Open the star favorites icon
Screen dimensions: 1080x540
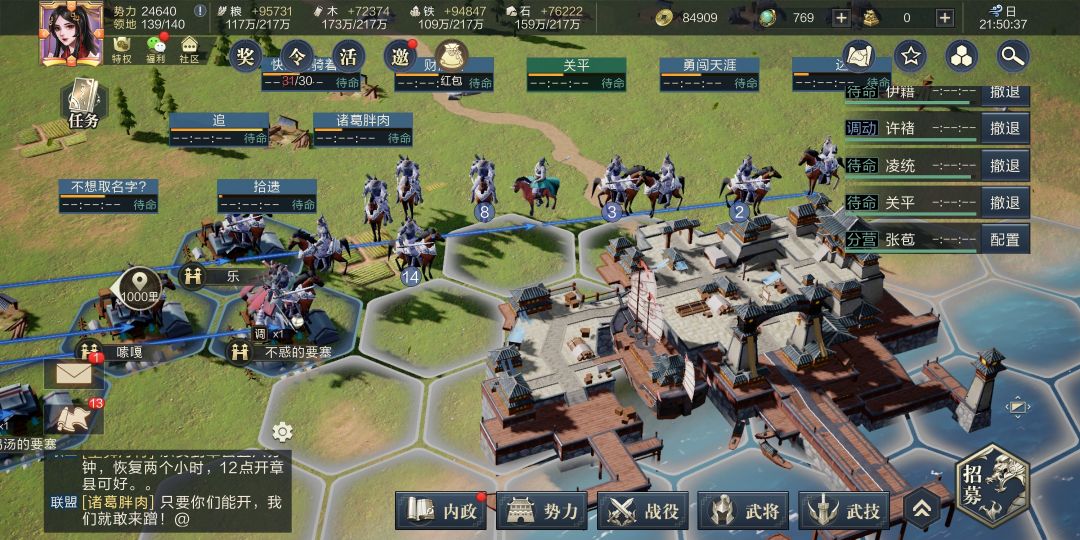[910, 56]
